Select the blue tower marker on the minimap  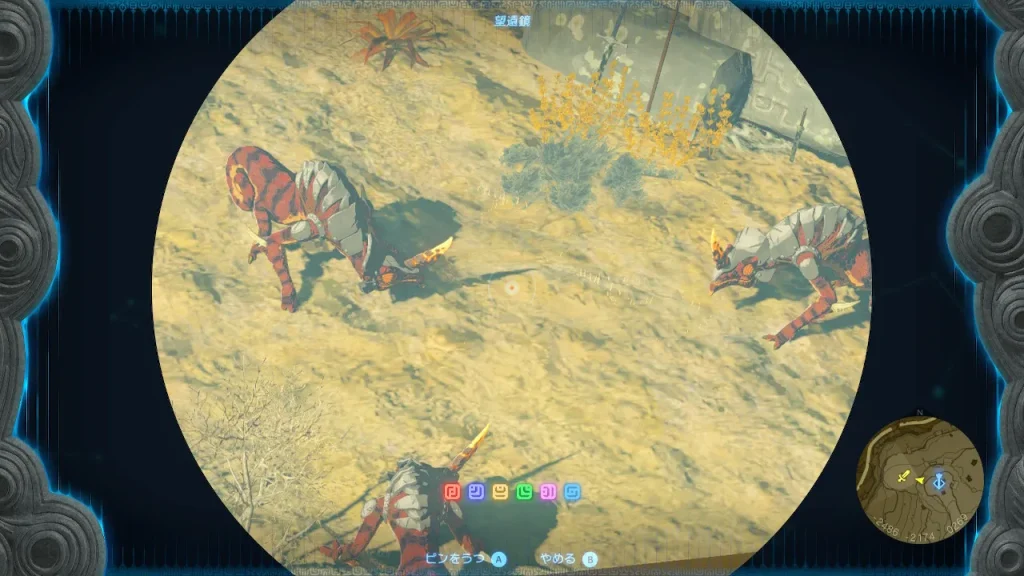tap(939, 480)
